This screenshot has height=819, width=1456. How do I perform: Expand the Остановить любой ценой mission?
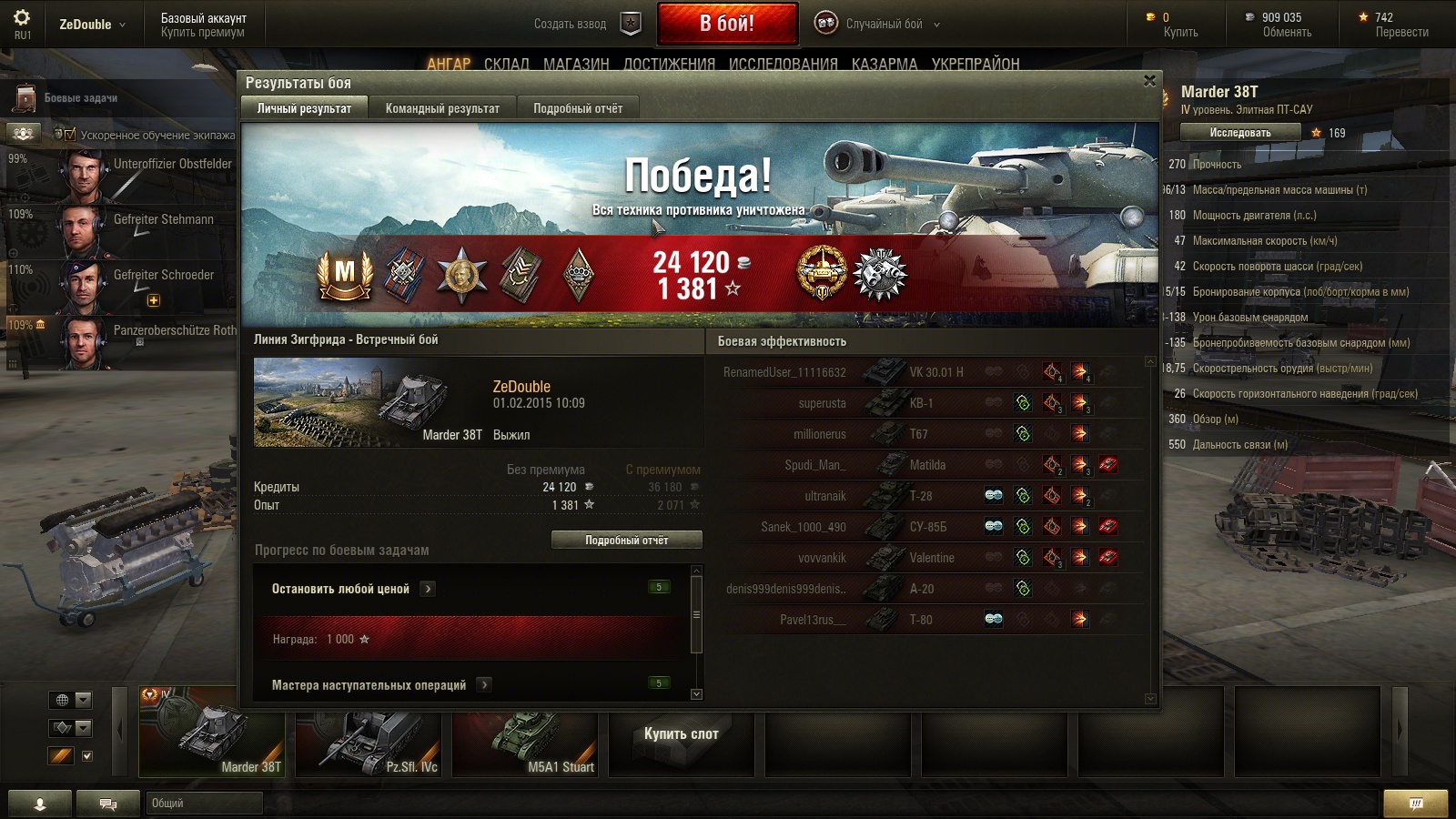pyautogui.click(x=428, y=589)
